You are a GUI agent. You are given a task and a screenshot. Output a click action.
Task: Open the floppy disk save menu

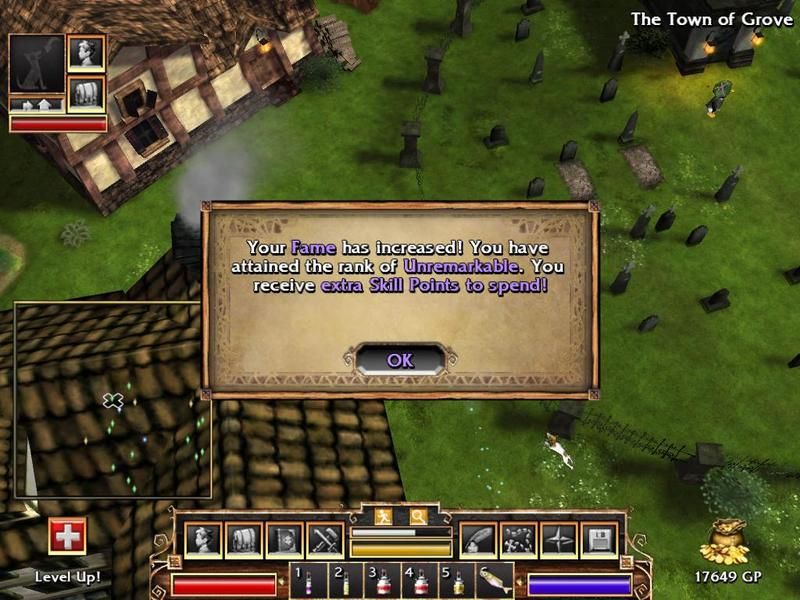tap(598, 540)
